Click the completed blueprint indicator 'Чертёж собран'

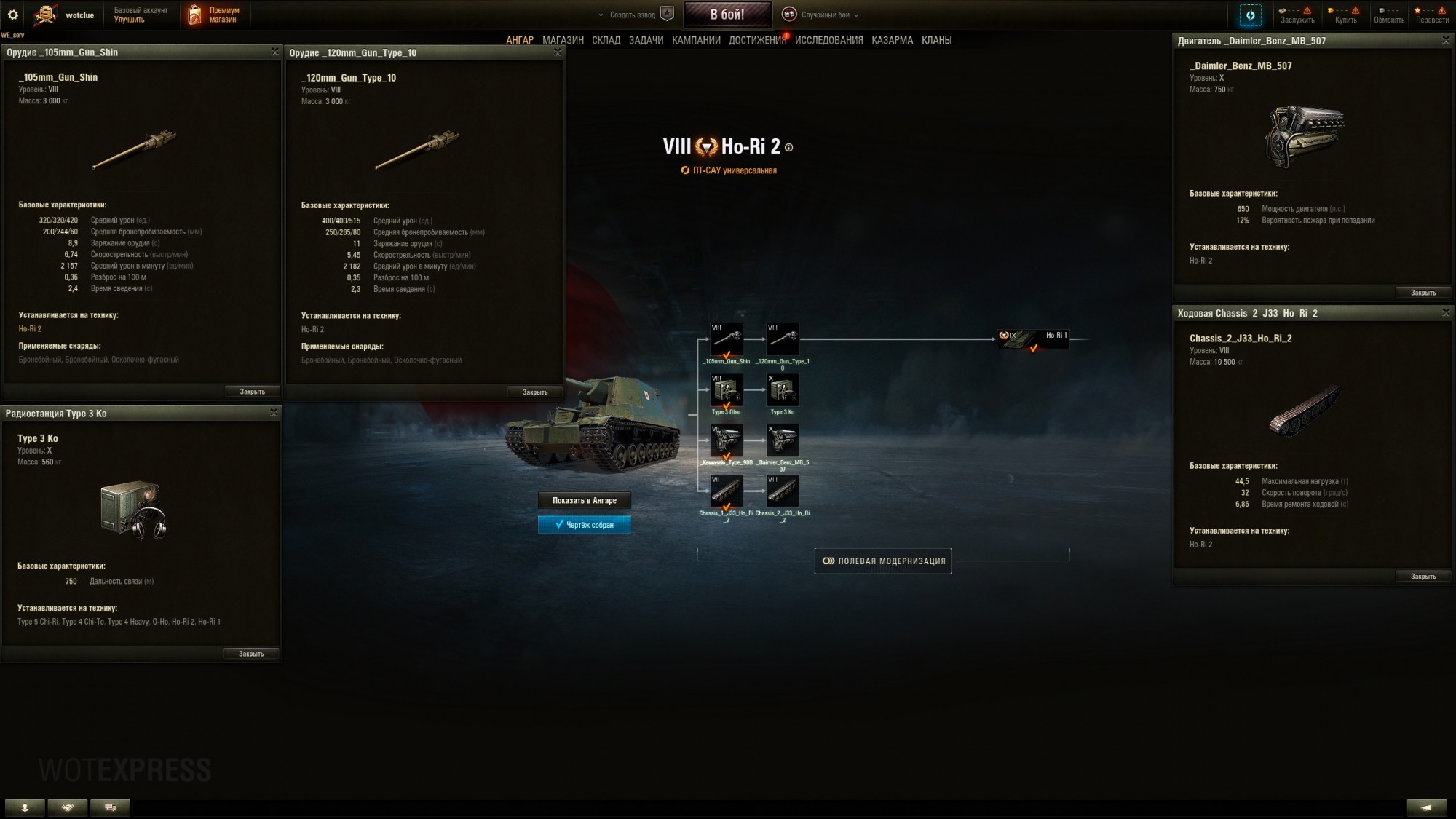[x=585, y=523]
